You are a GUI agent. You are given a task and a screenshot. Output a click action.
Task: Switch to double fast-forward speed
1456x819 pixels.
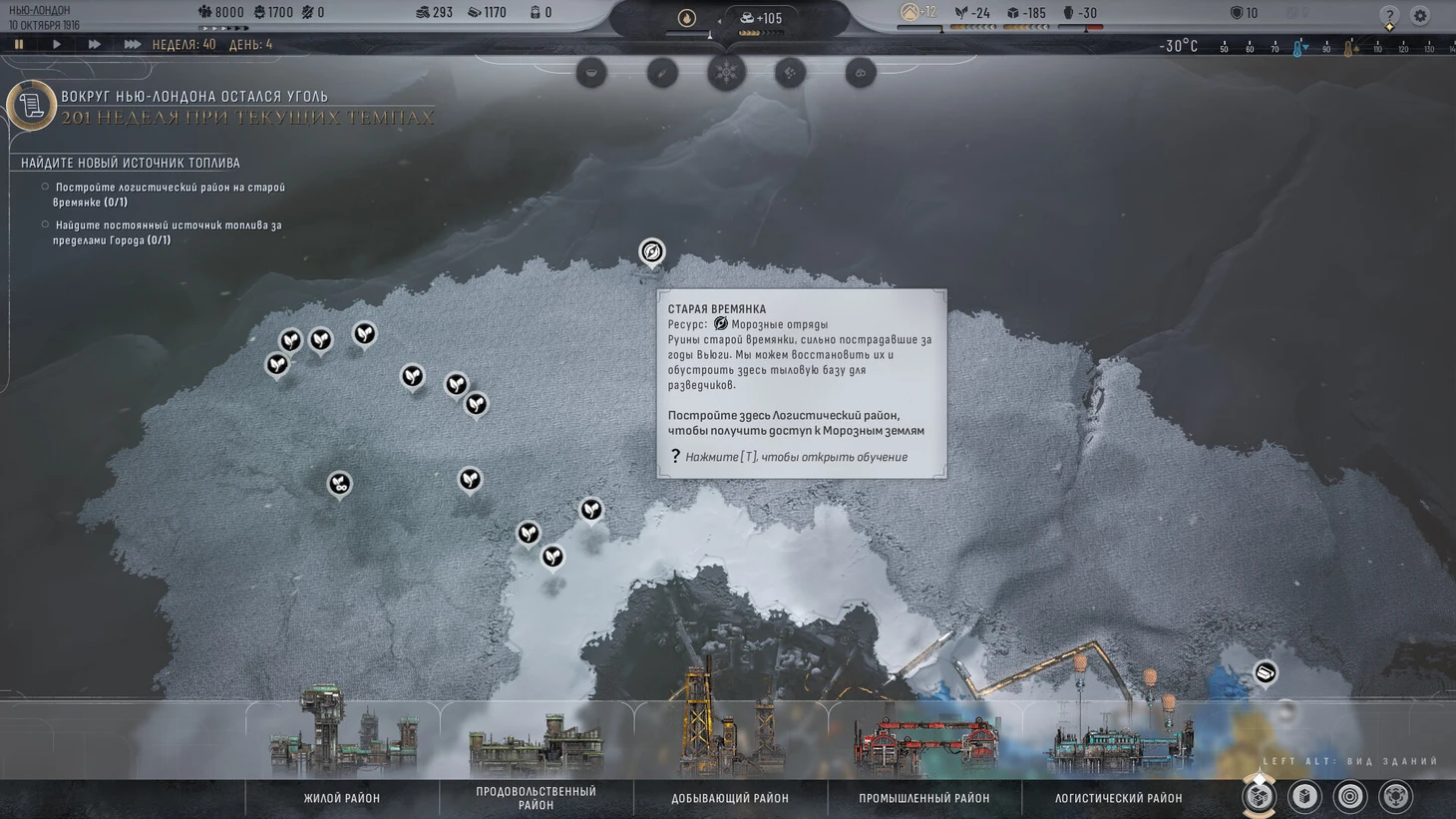(x=94, y=44)
